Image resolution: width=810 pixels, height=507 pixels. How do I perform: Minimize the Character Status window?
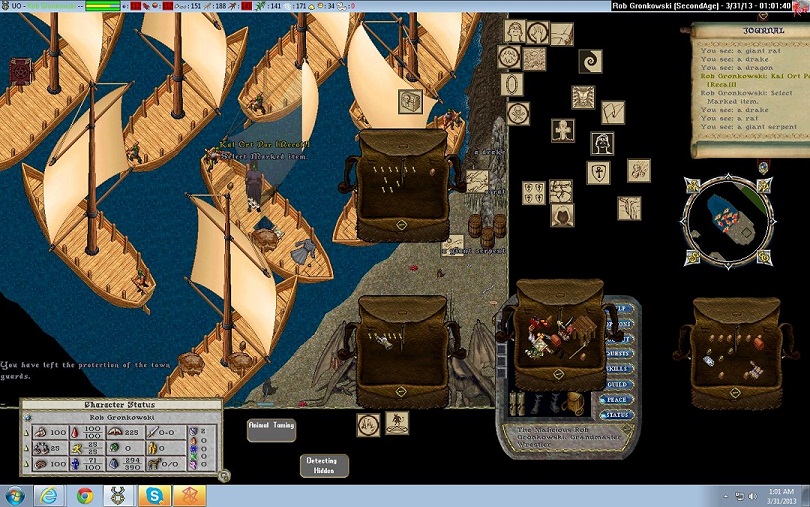coord(224,476)
